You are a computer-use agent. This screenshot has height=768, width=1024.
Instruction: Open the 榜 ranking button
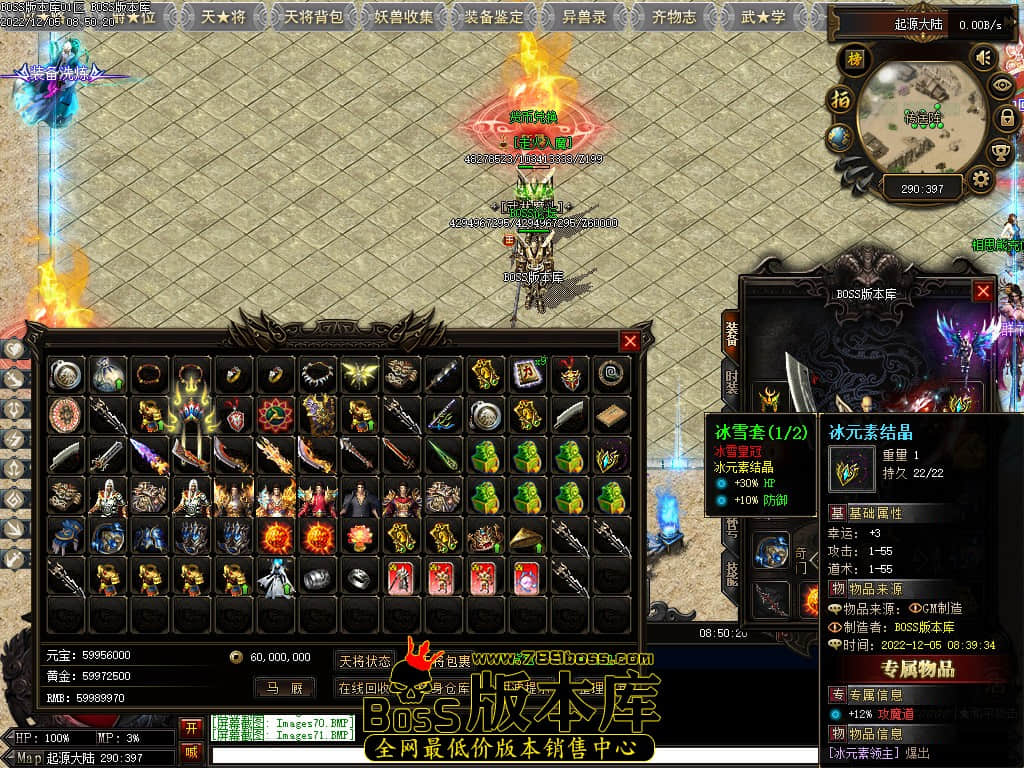point(855,59)
